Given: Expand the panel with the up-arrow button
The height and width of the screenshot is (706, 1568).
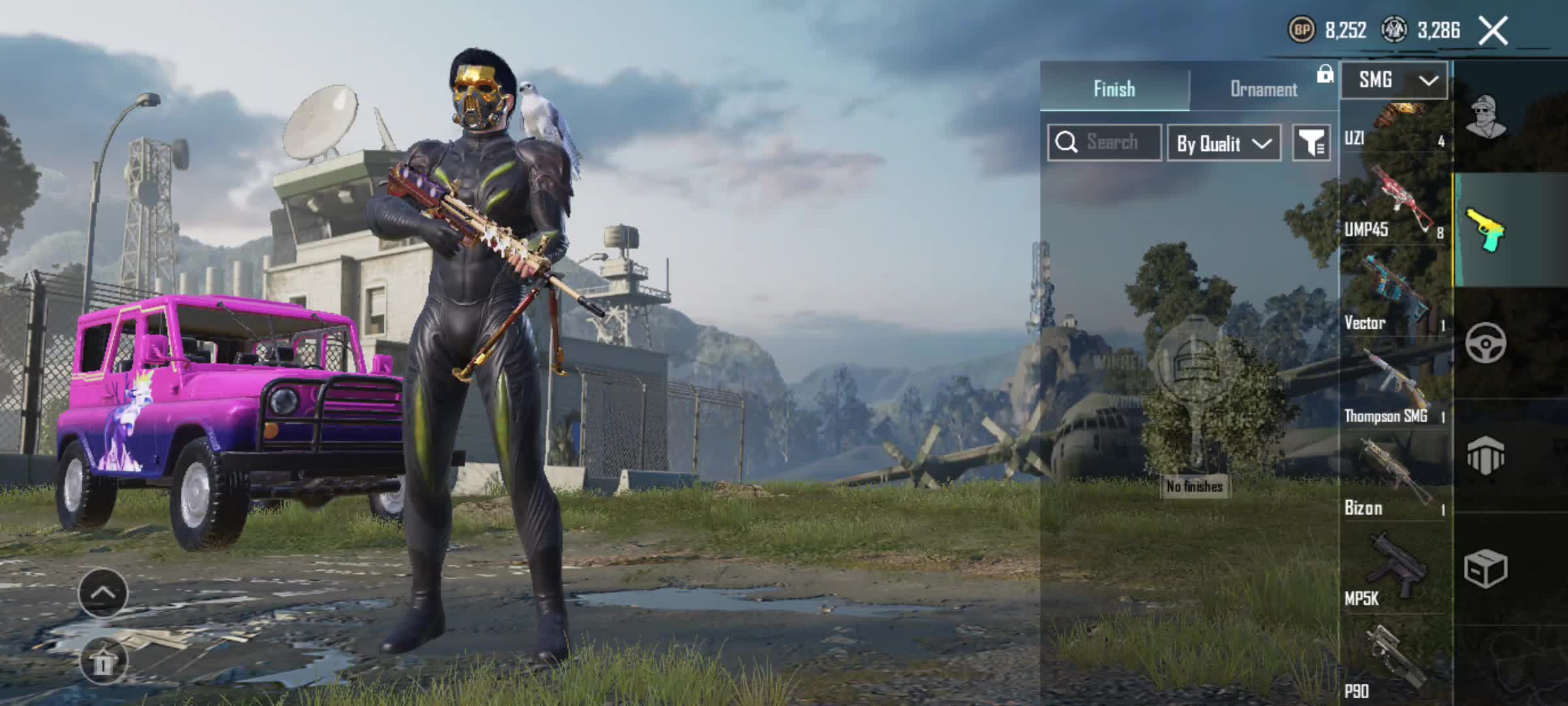Looking at the screenshot, I should click(x=103, y=593).
